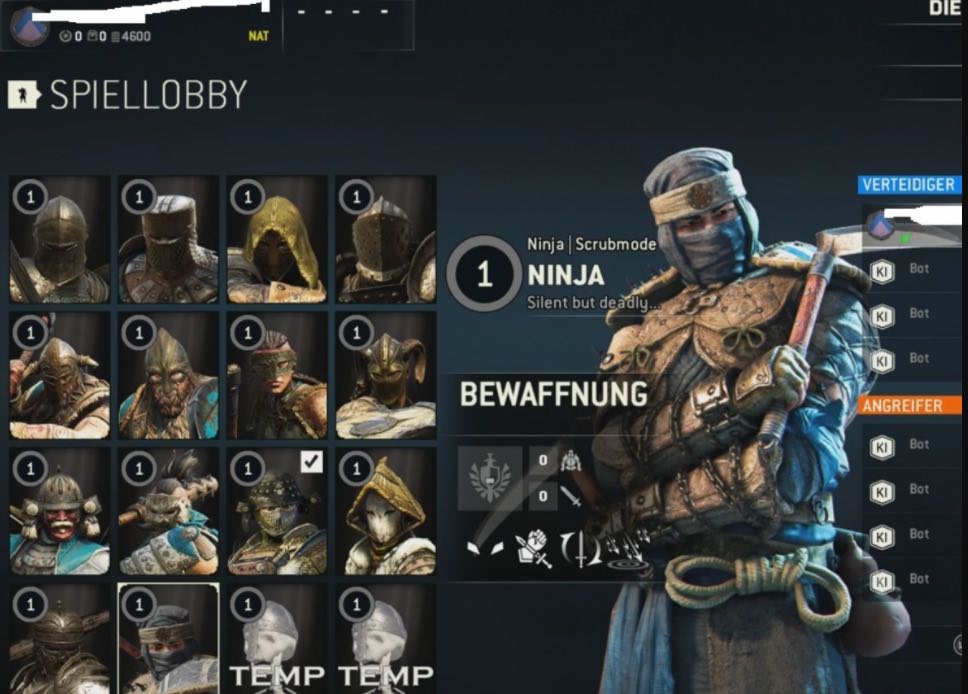Image resolution: width=968 pixels, height=694 pixels.
Task: Select the Lawbringer armored helmet portrait
Action: (x=386, y=239)
